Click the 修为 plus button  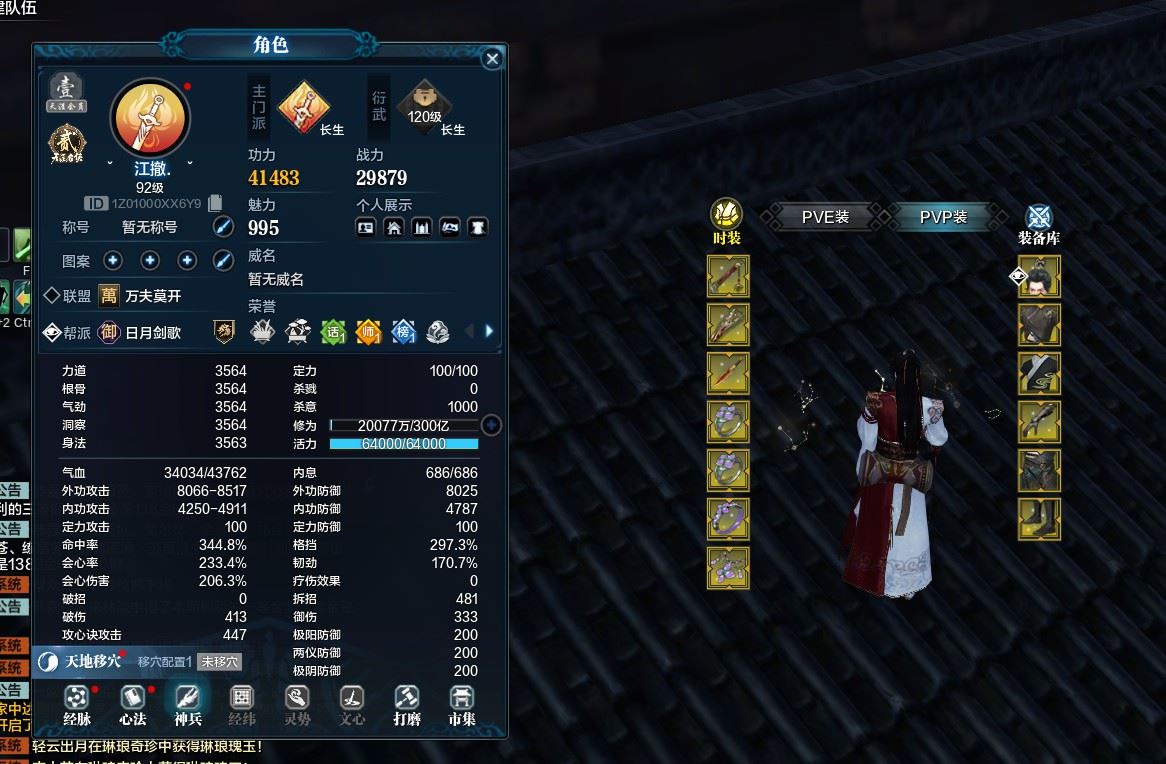(x=491, y=425)
